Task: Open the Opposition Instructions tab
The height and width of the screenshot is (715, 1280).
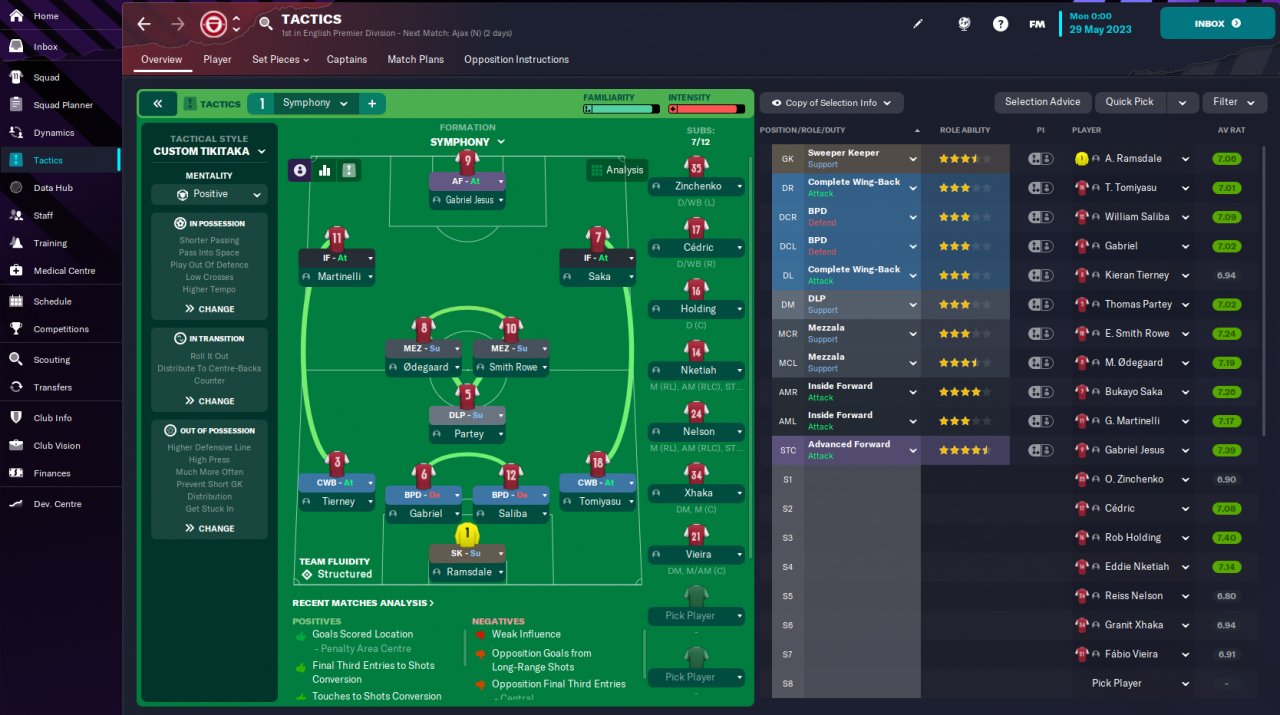Action: pyautogui.click(x=516, y=60)
